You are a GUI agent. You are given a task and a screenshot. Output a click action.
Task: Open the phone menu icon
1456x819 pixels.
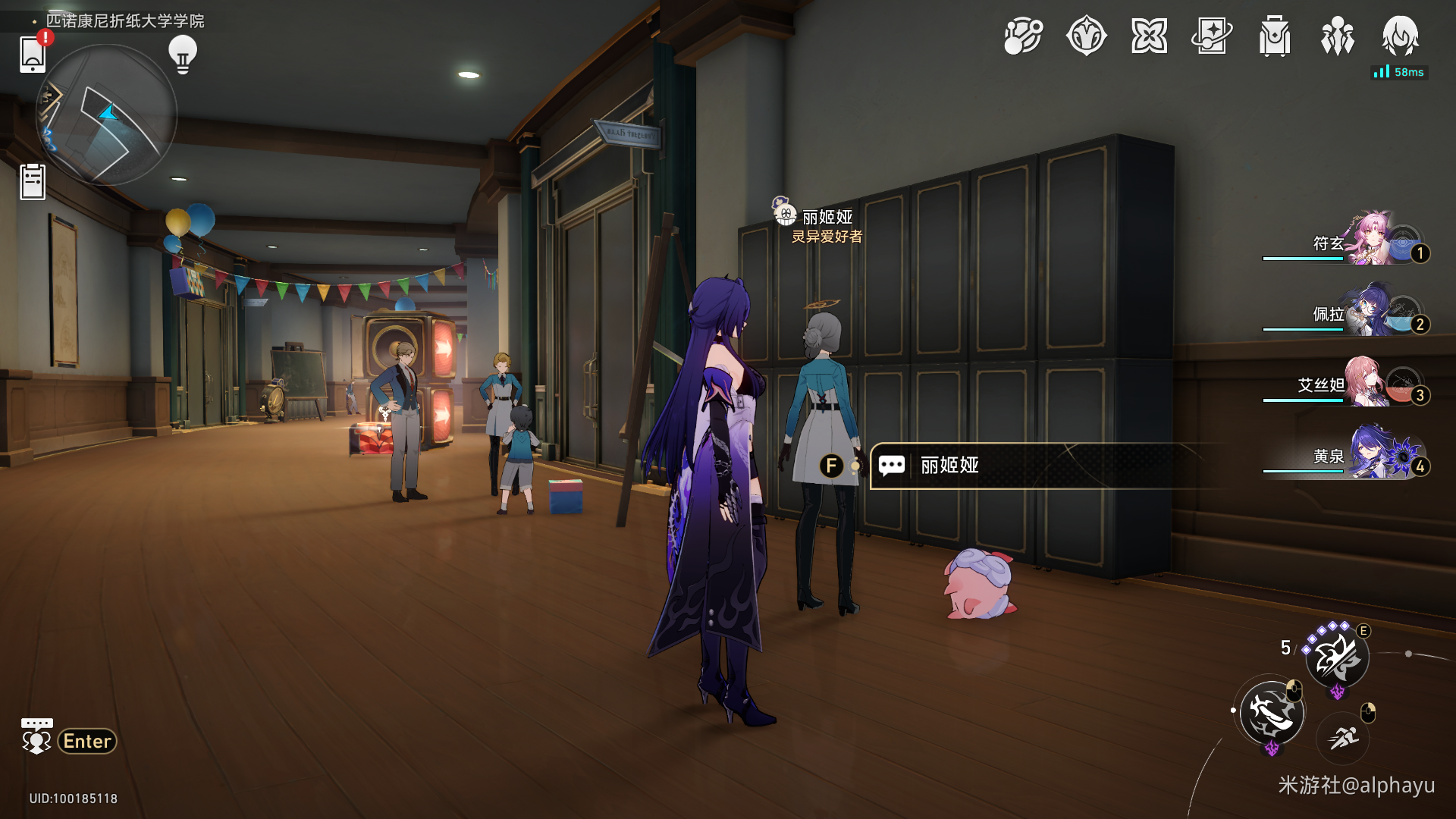(x=33, y=54)
